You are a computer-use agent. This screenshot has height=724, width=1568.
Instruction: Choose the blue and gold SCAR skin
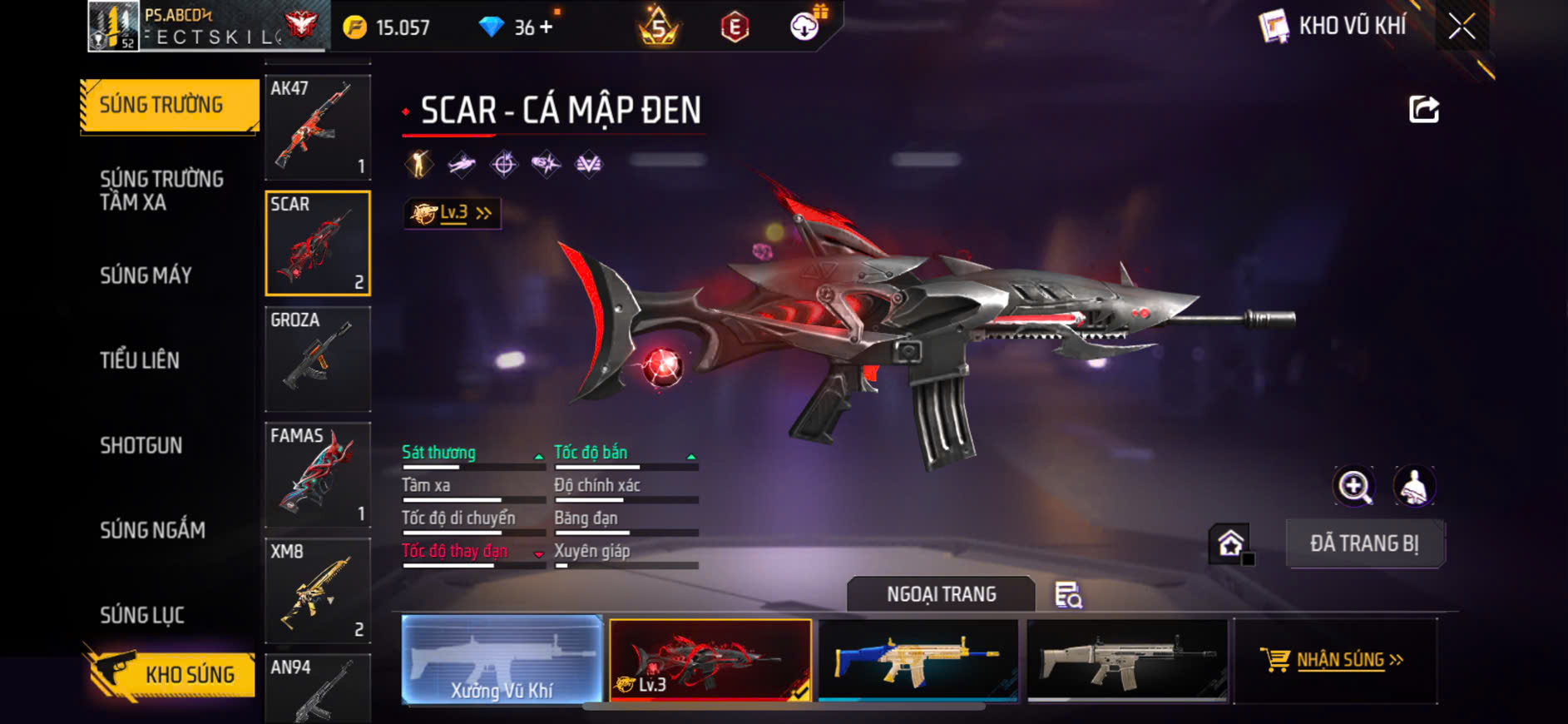pyautogui.click(x=918, y=660)
